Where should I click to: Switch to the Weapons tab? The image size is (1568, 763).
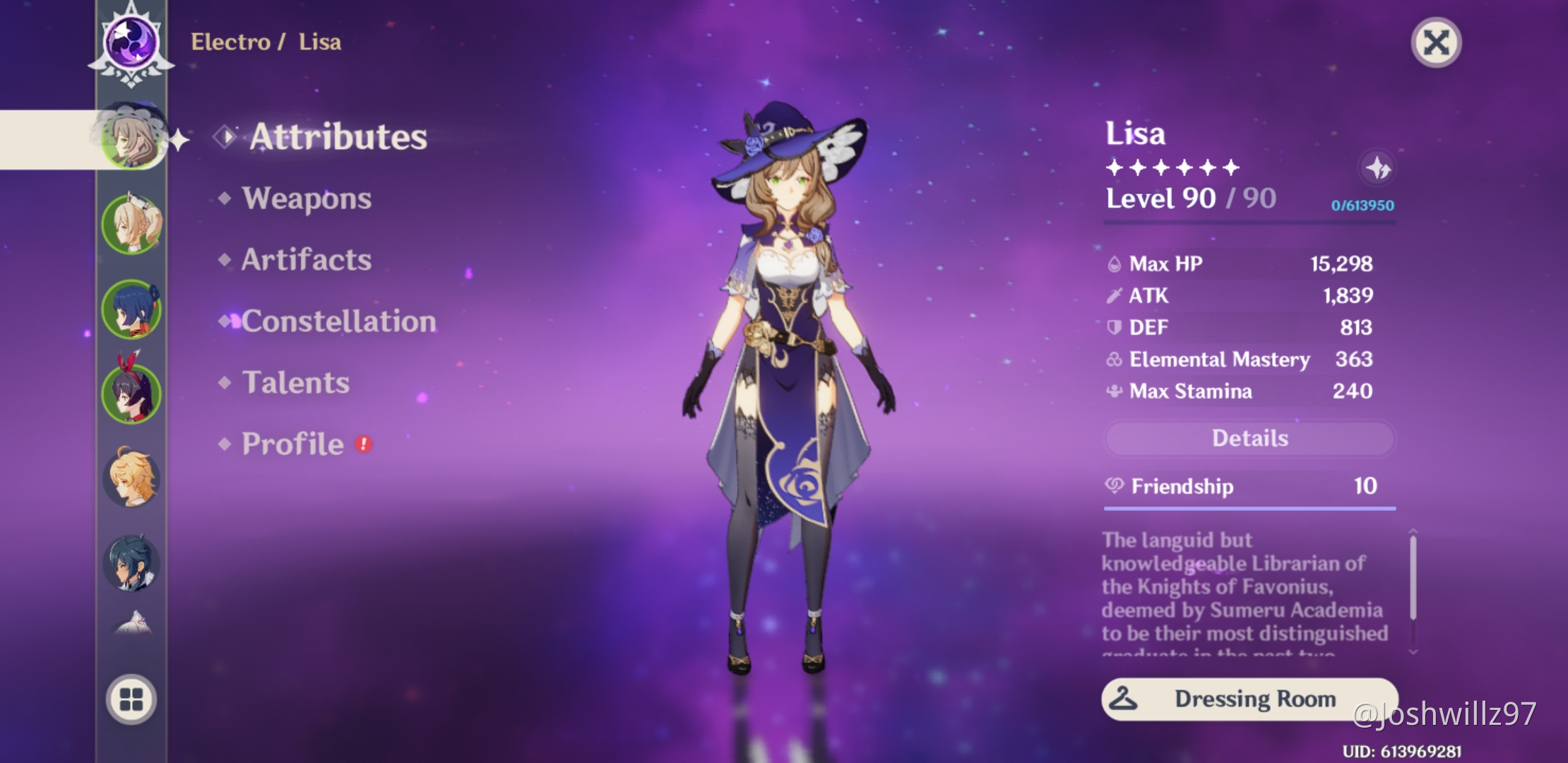[x=306, y=199]
